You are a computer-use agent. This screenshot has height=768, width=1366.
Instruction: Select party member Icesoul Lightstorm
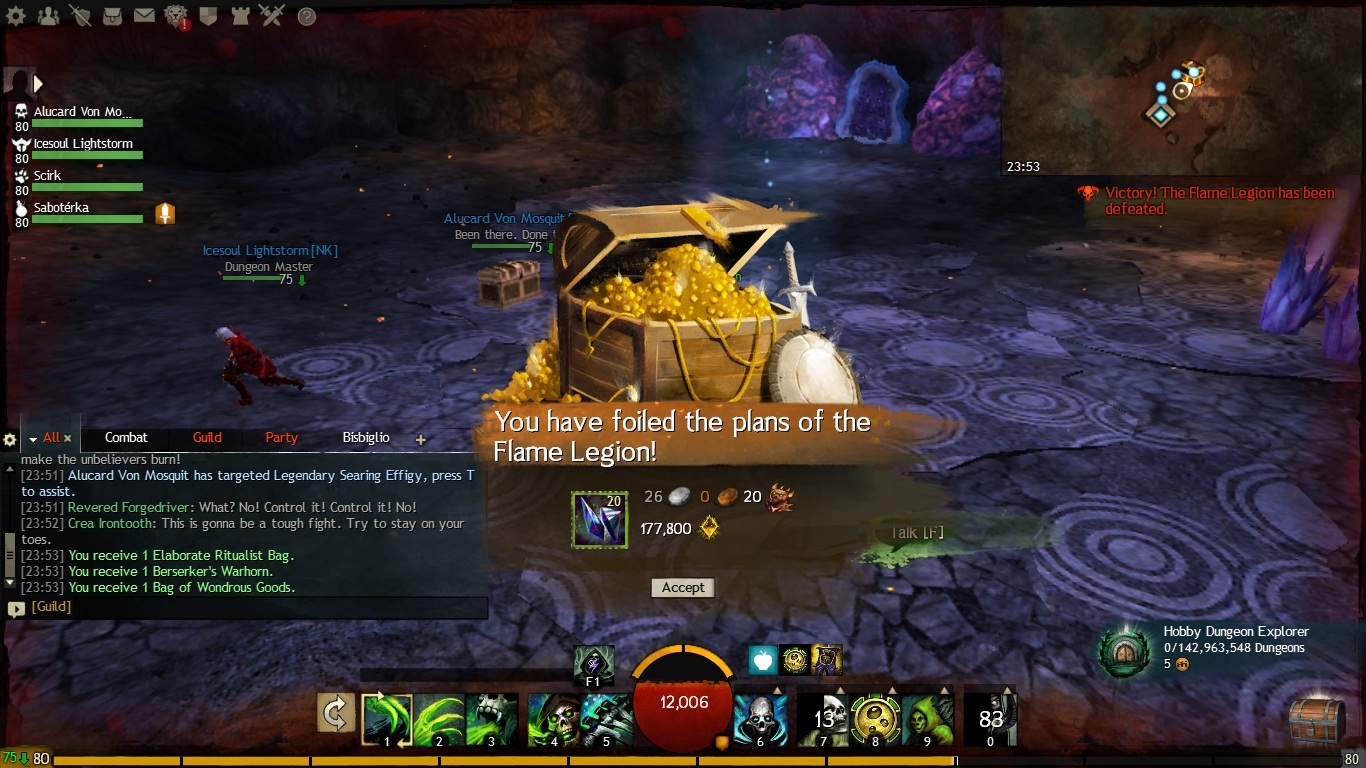[x=83, y=144]
